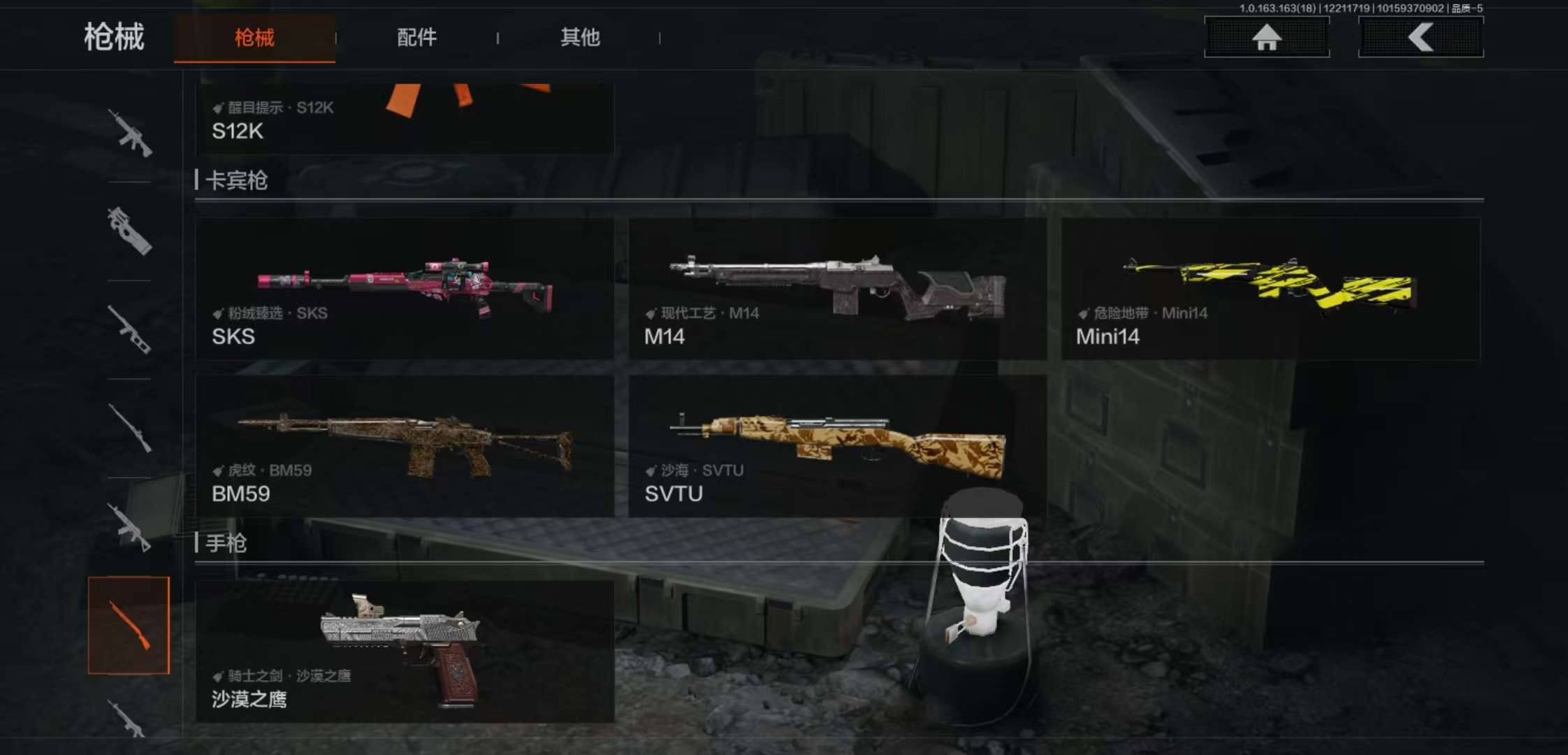Screen dimensions: 1568x755
Task: Select the highlighted orange rifle category icon
Action: pyautogui.click(x=129, y=625)
